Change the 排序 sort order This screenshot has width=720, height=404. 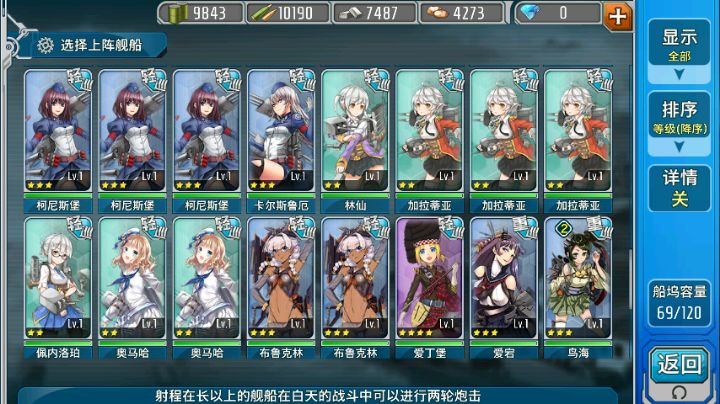tap(679, 118)
